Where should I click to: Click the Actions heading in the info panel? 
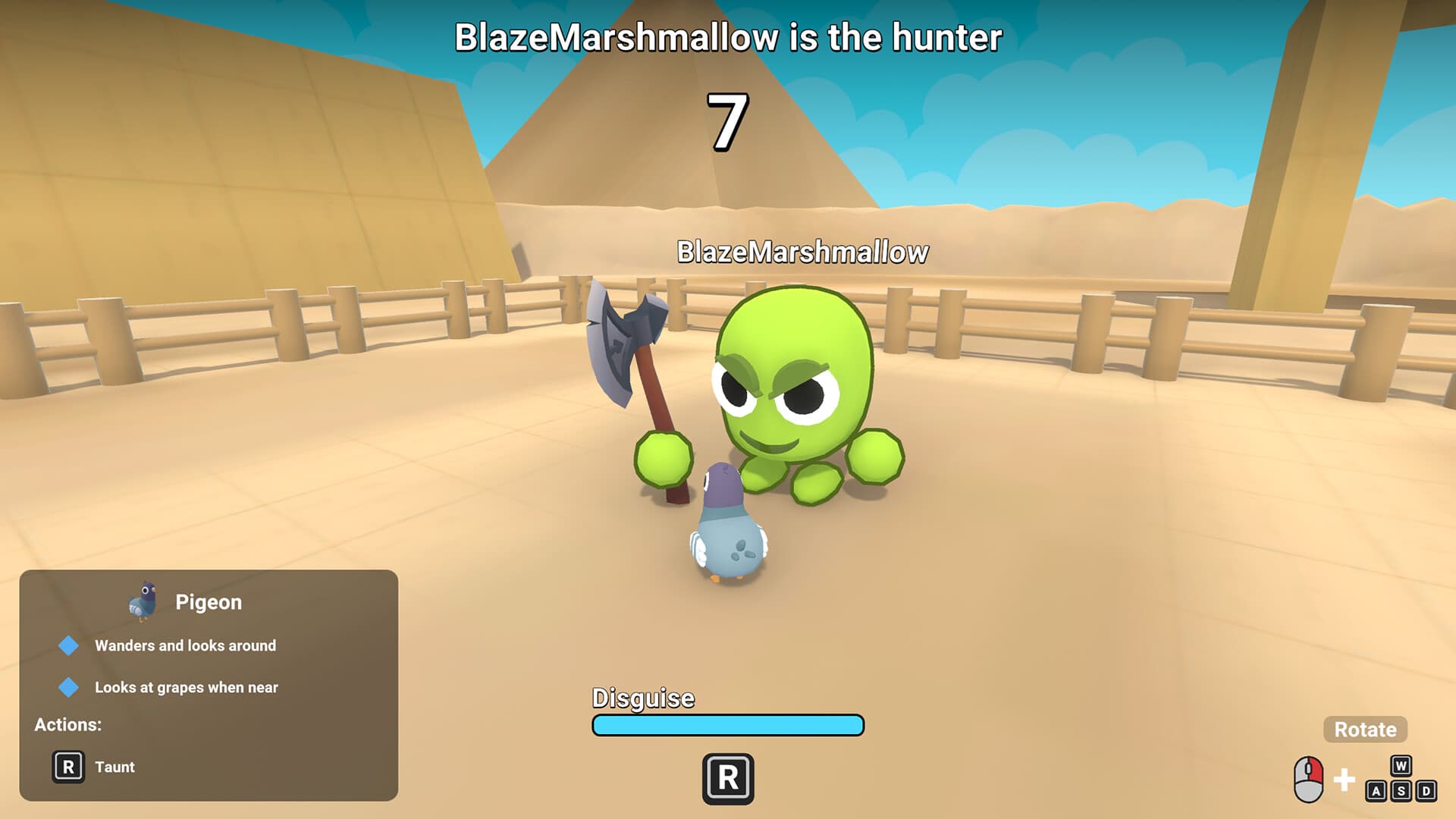(68, 724)
